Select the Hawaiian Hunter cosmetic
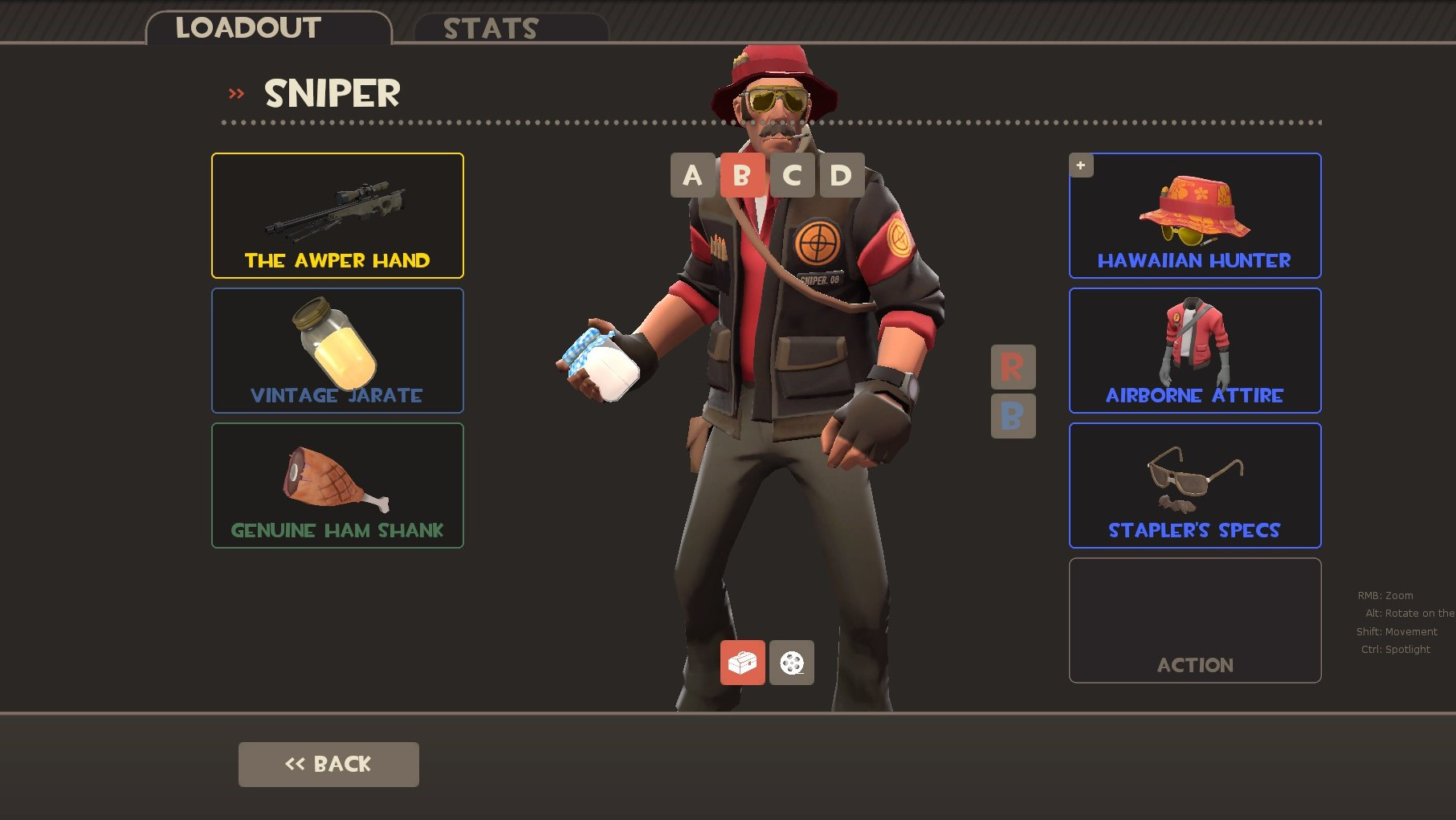 pyautogui.click(x=1193, y=215)
